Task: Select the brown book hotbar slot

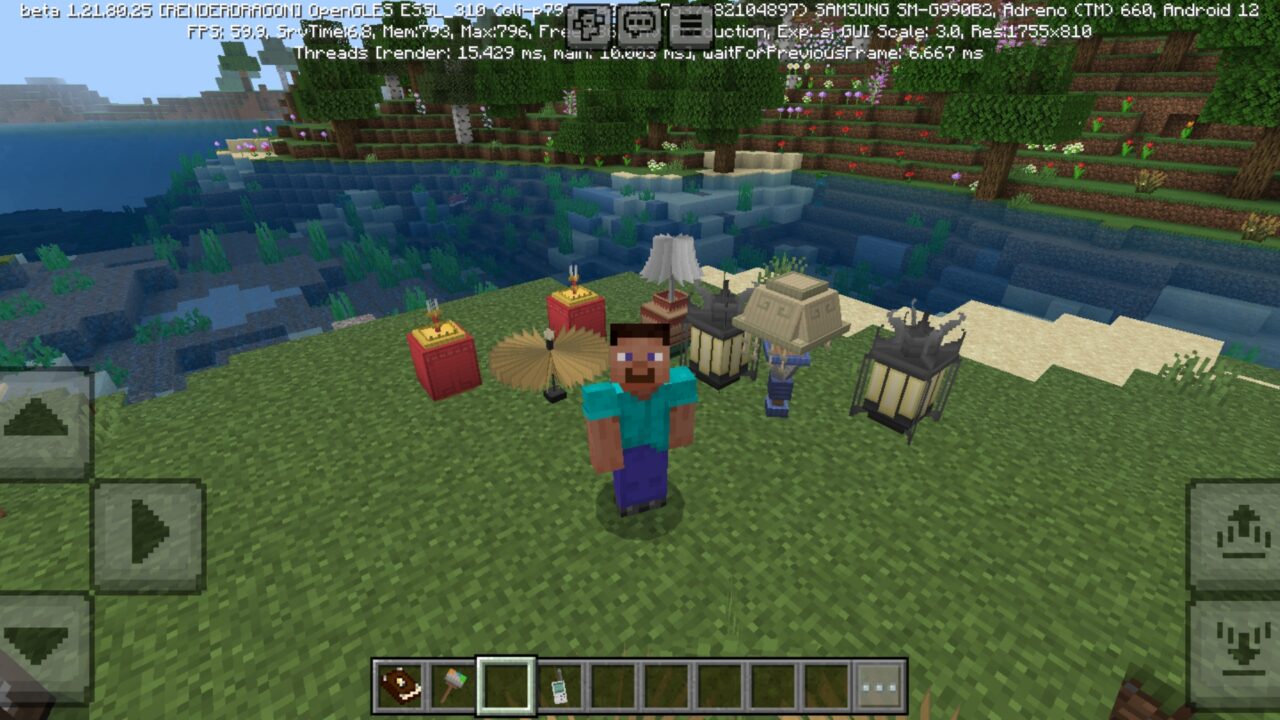Action: point(399,686)
